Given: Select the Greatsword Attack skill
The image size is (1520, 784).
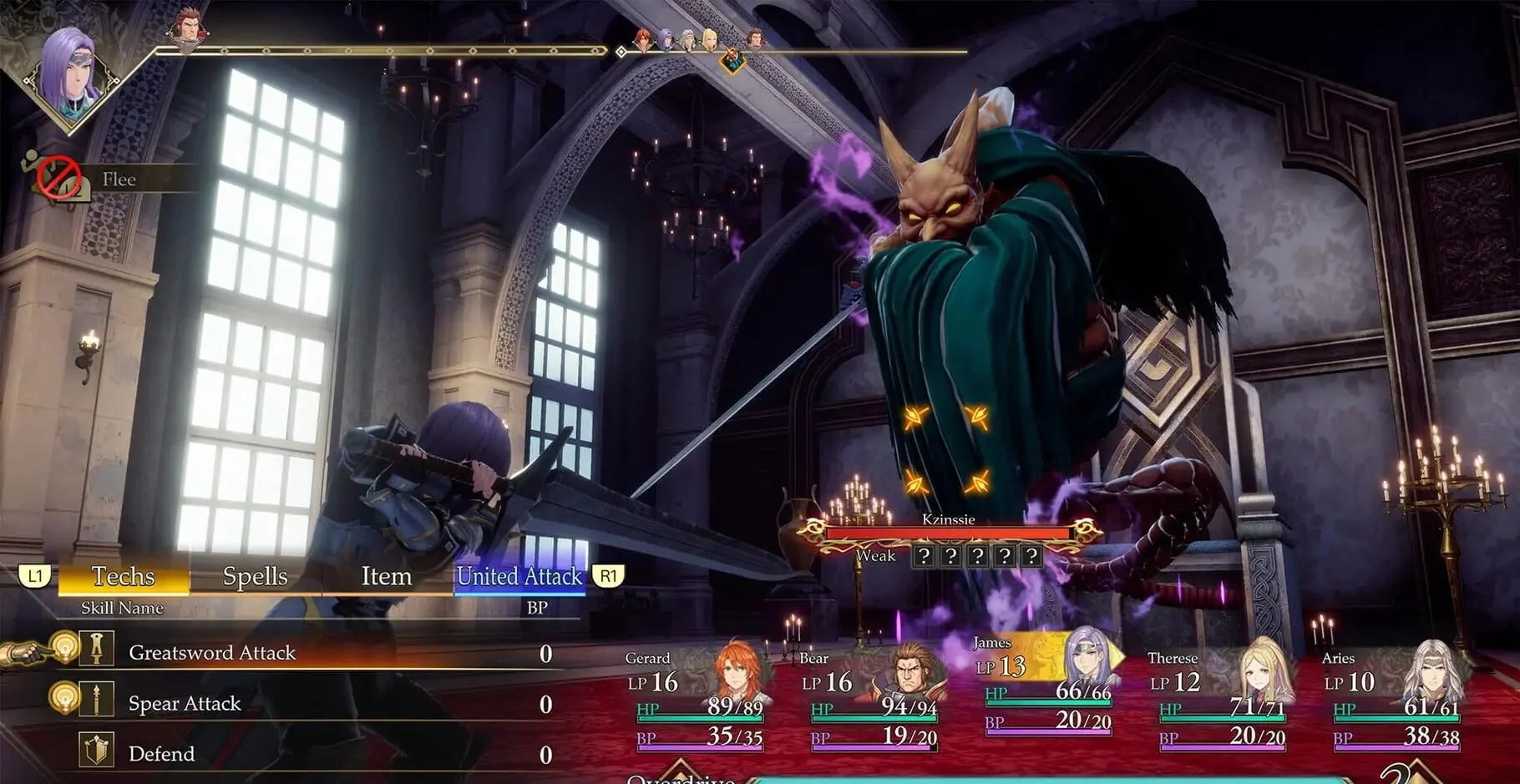Looking at the screenshot, I should coord(212,653).
